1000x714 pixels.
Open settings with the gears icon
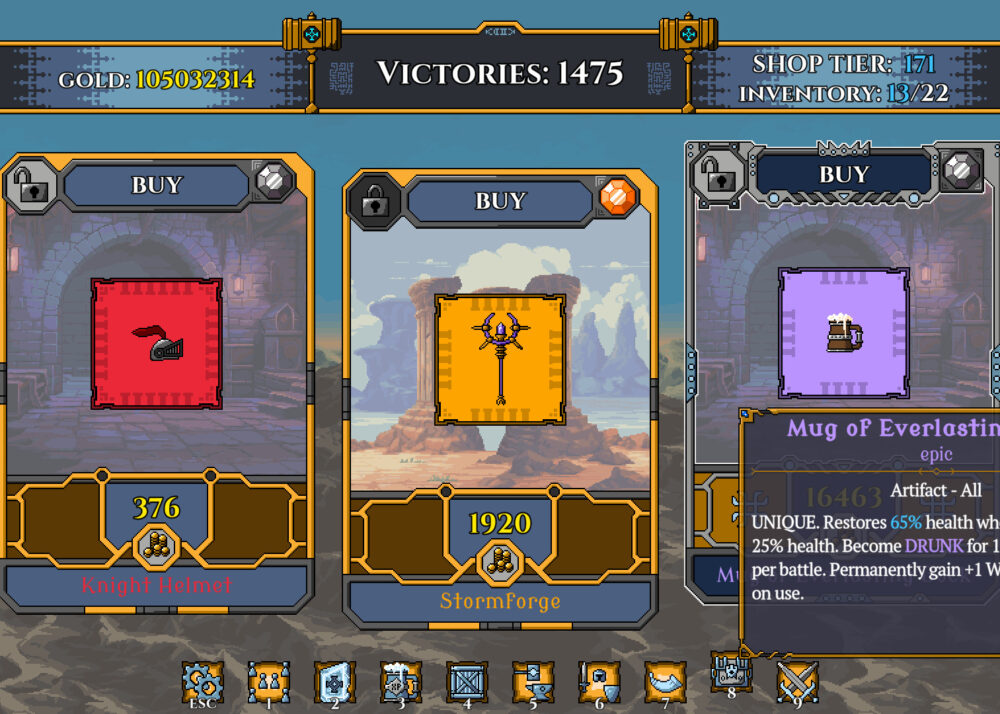202,682
